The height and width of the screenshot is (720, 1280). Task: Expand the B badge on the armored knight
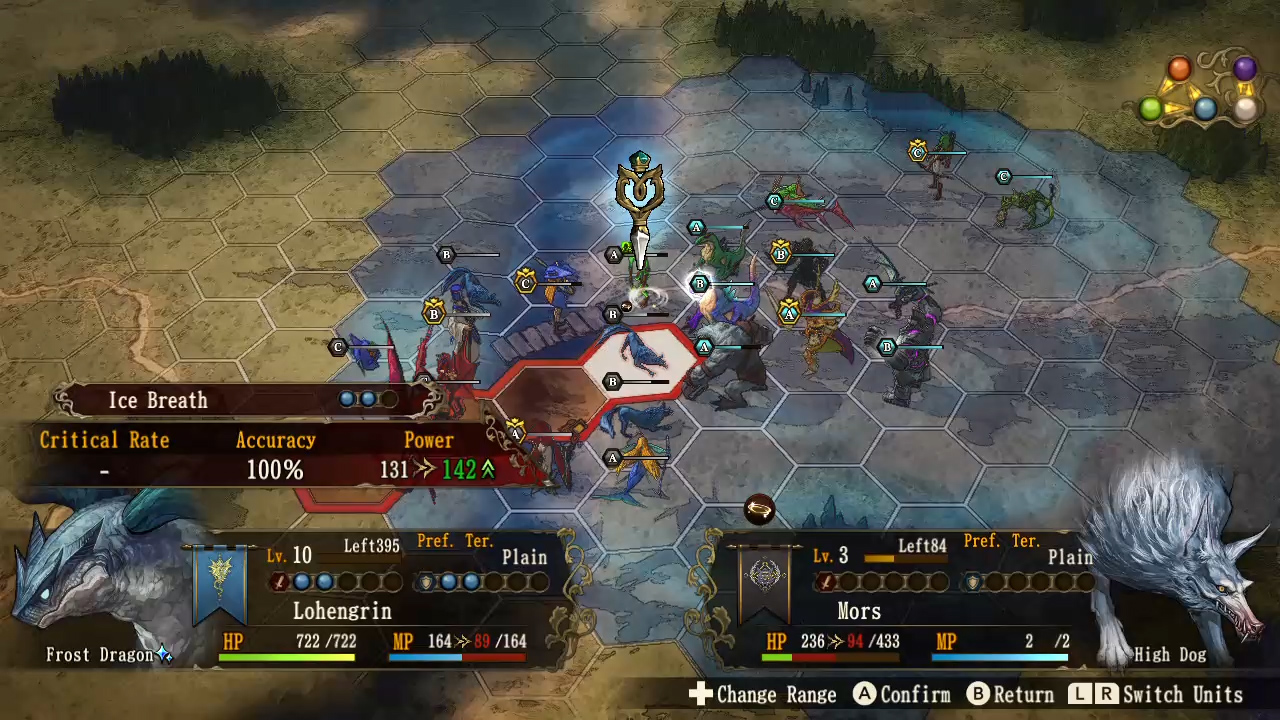point(888,347)
